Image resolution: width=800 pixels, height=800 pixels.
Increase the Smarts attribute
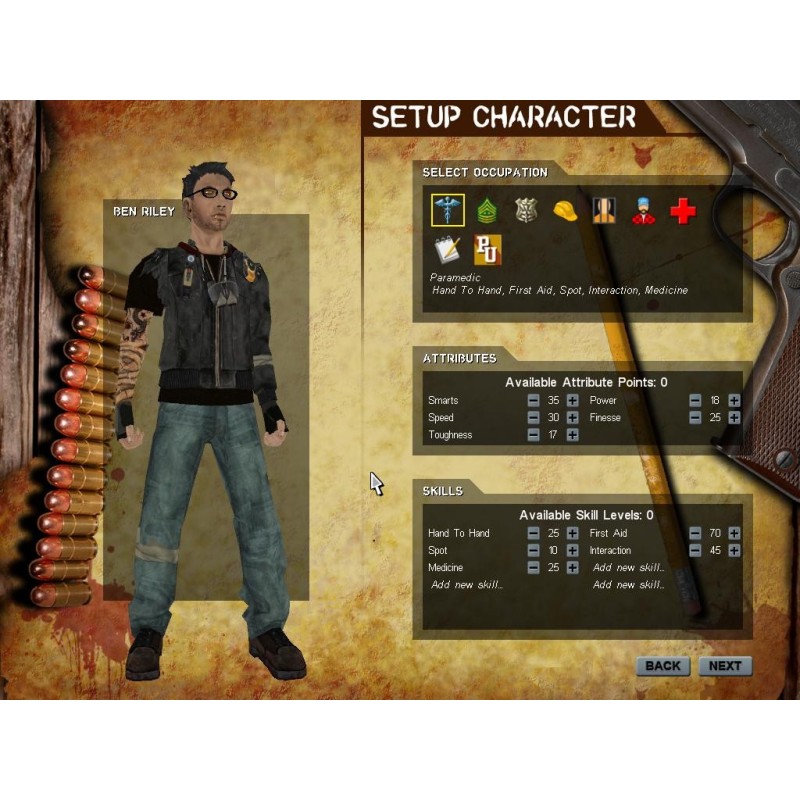tap(572, 401)
